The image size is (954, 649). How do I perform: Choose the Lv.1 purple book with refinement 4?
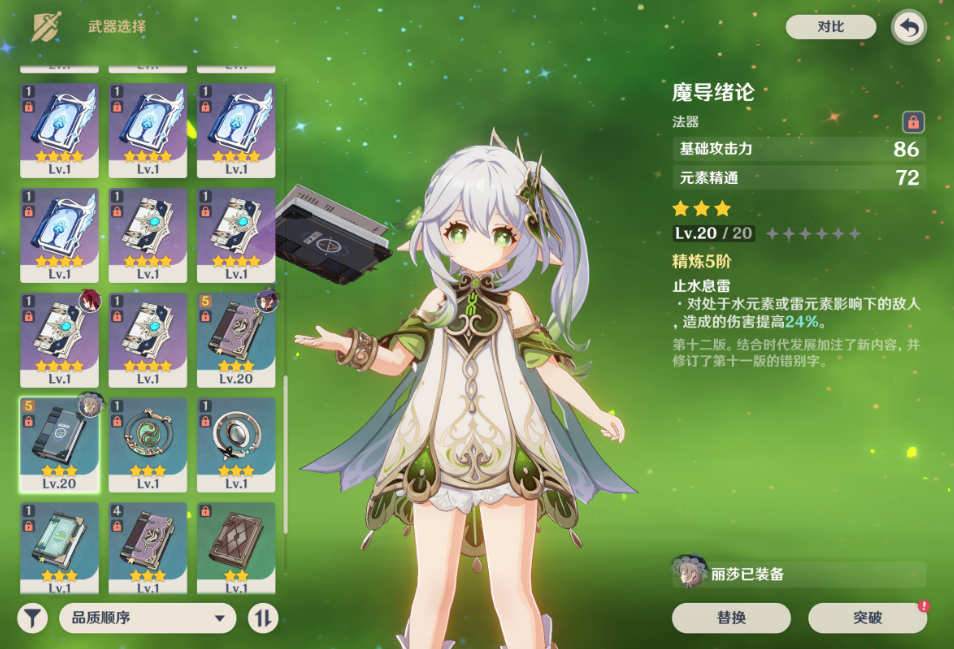(147, 546)
